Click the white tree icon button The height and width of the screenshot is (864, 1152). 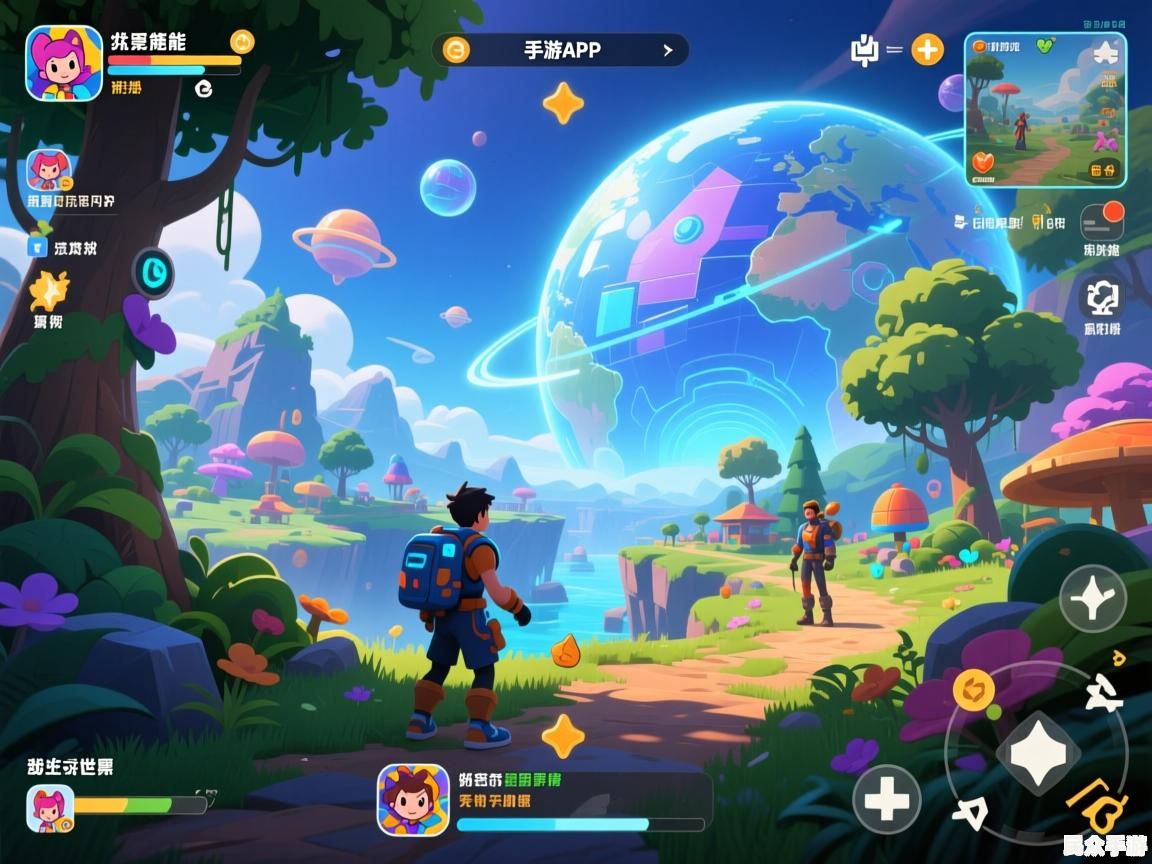[1102, 297]
